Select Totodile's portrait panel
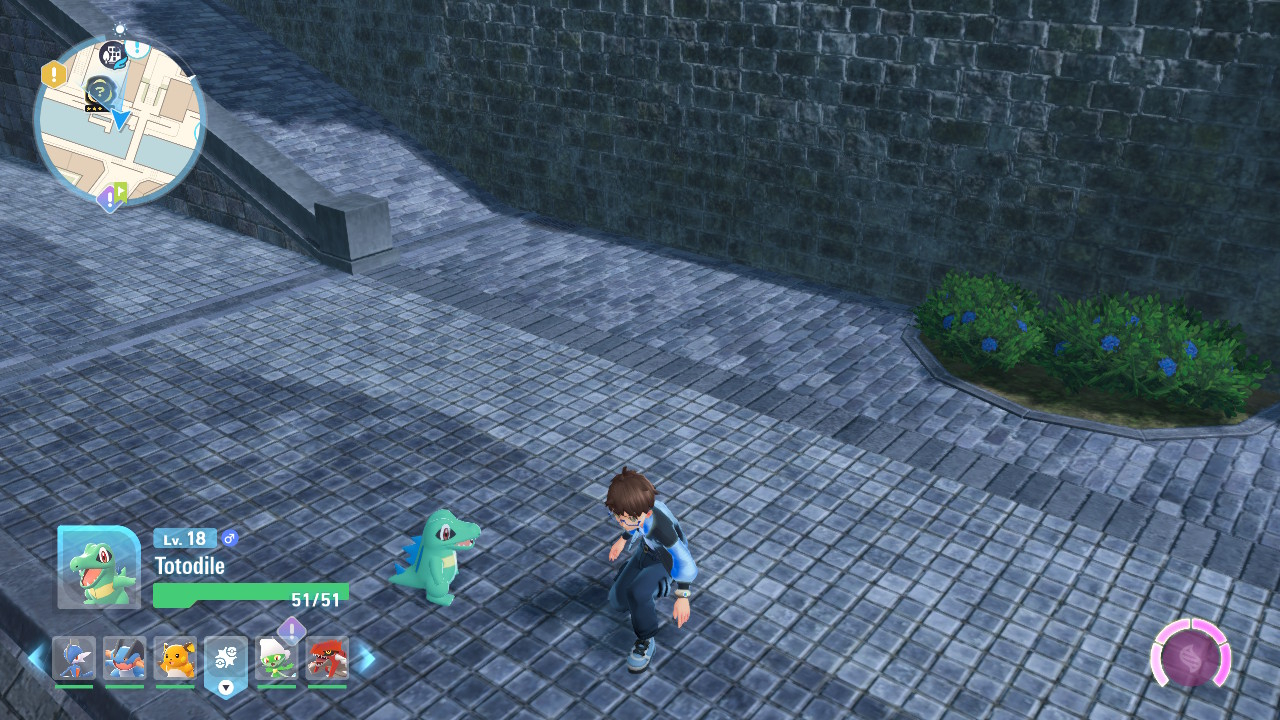1280x720 pixels. point(99,568)
